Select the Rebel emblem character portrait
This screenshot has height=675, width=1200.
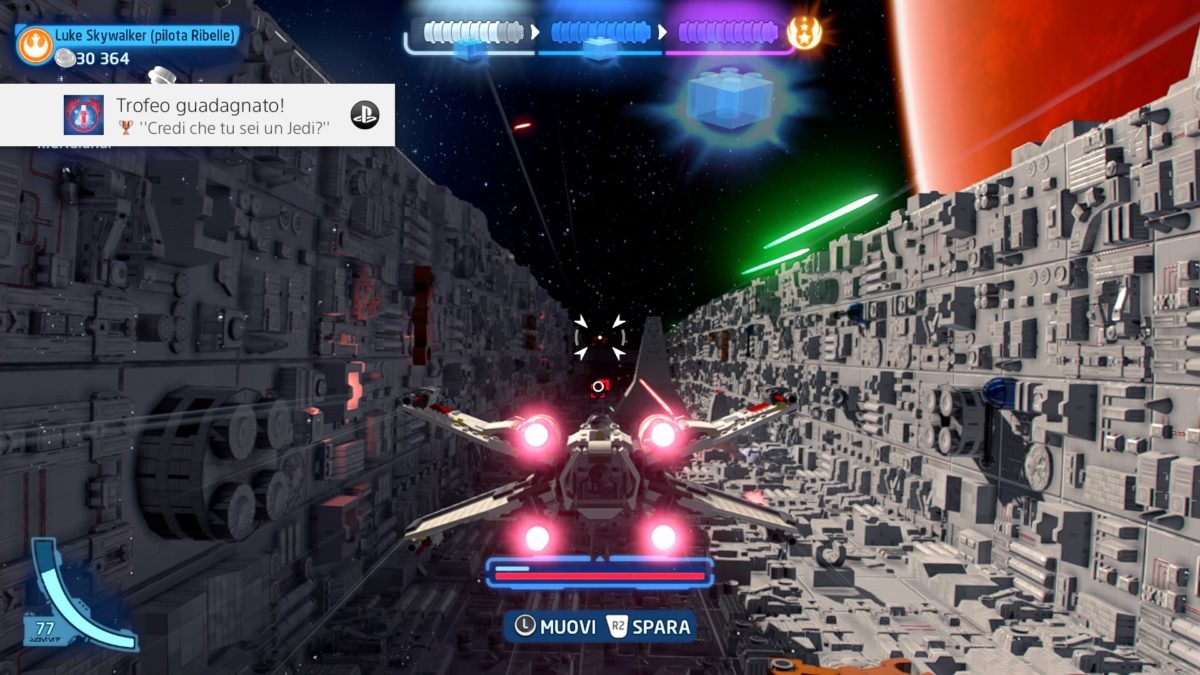pos(34,43)
